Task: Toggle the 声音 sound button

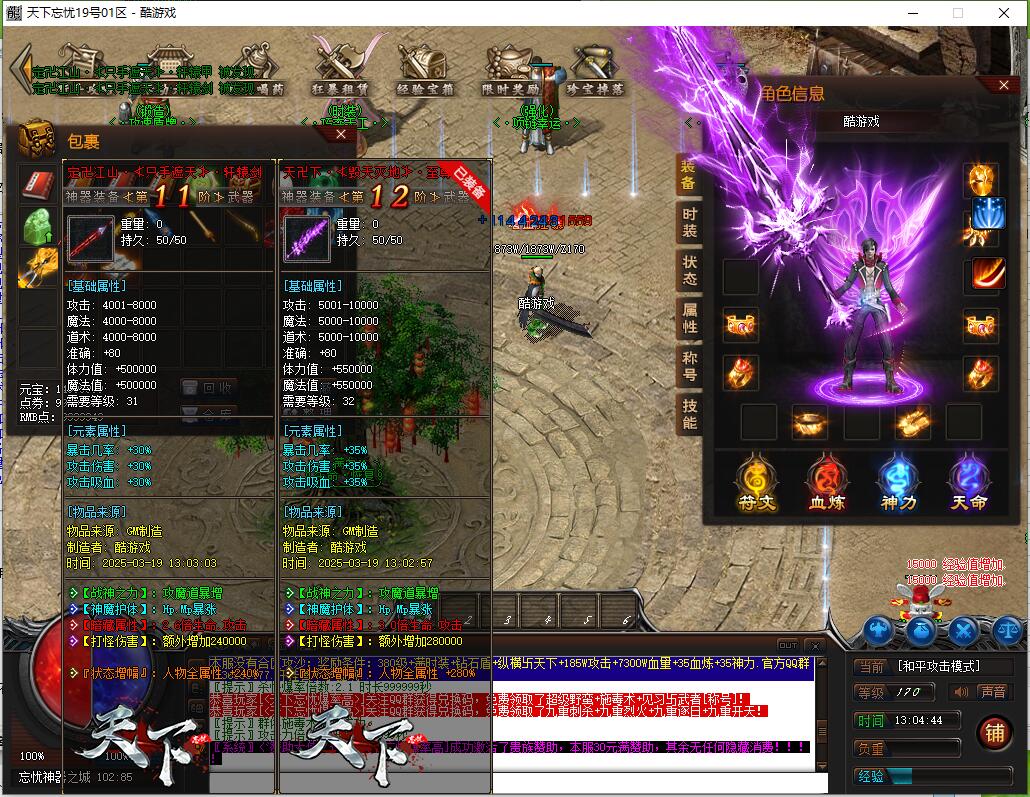Action: click(980, 692)
